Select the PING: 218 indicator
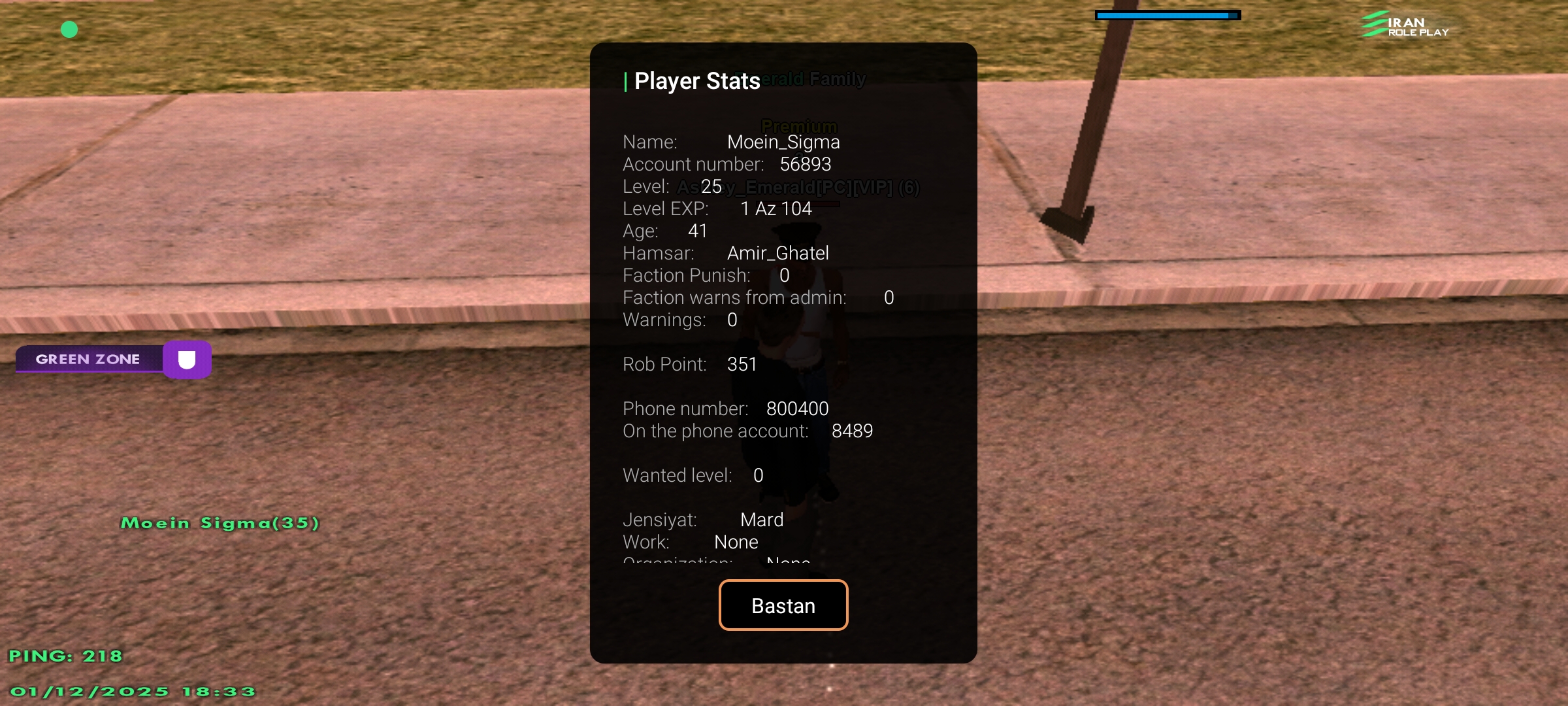Image resolution: width=1568 pixels, height=706 pixels. (65, 655)
